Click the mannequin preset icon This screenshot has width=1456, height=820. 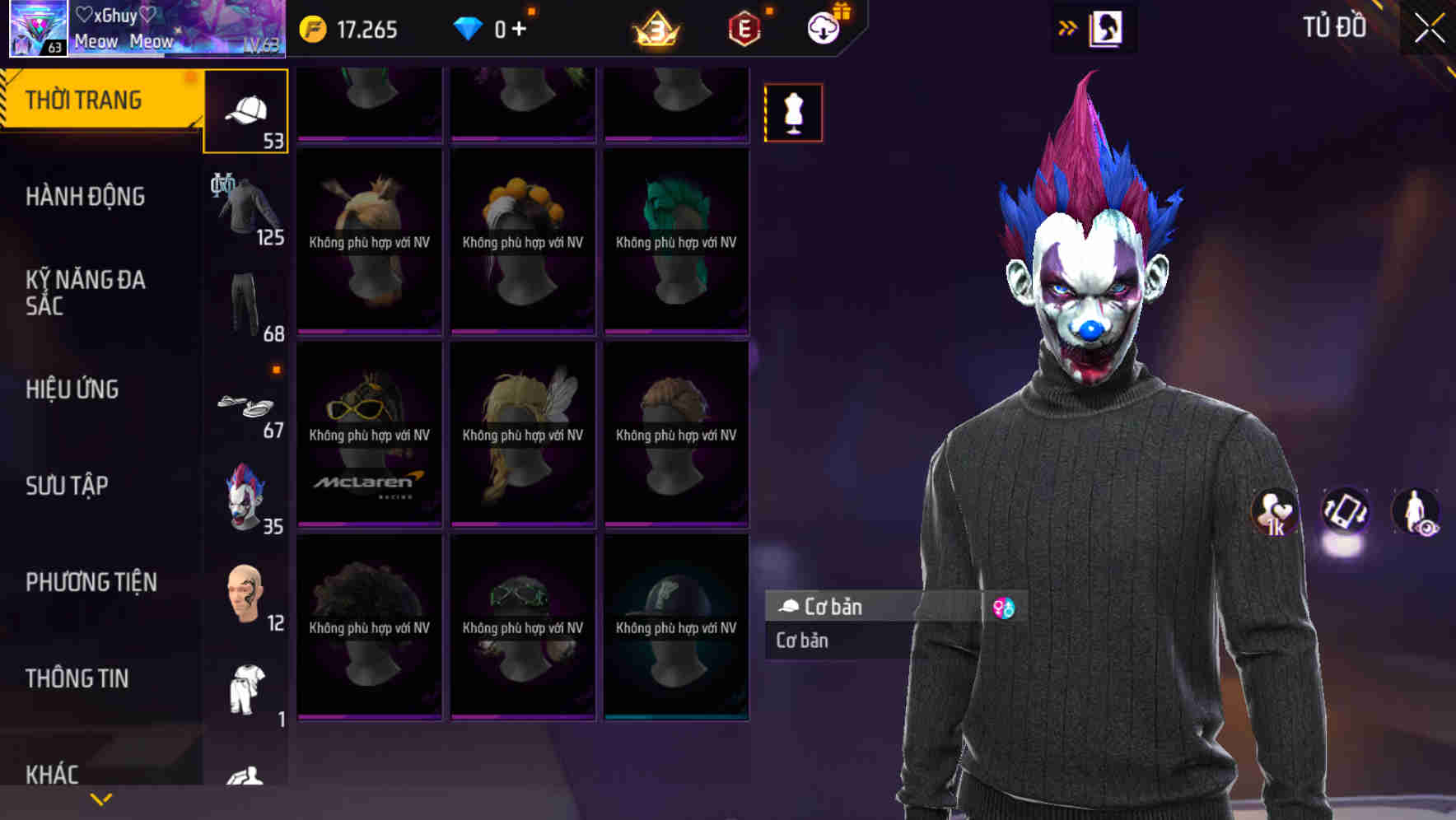tap(792, 113)
